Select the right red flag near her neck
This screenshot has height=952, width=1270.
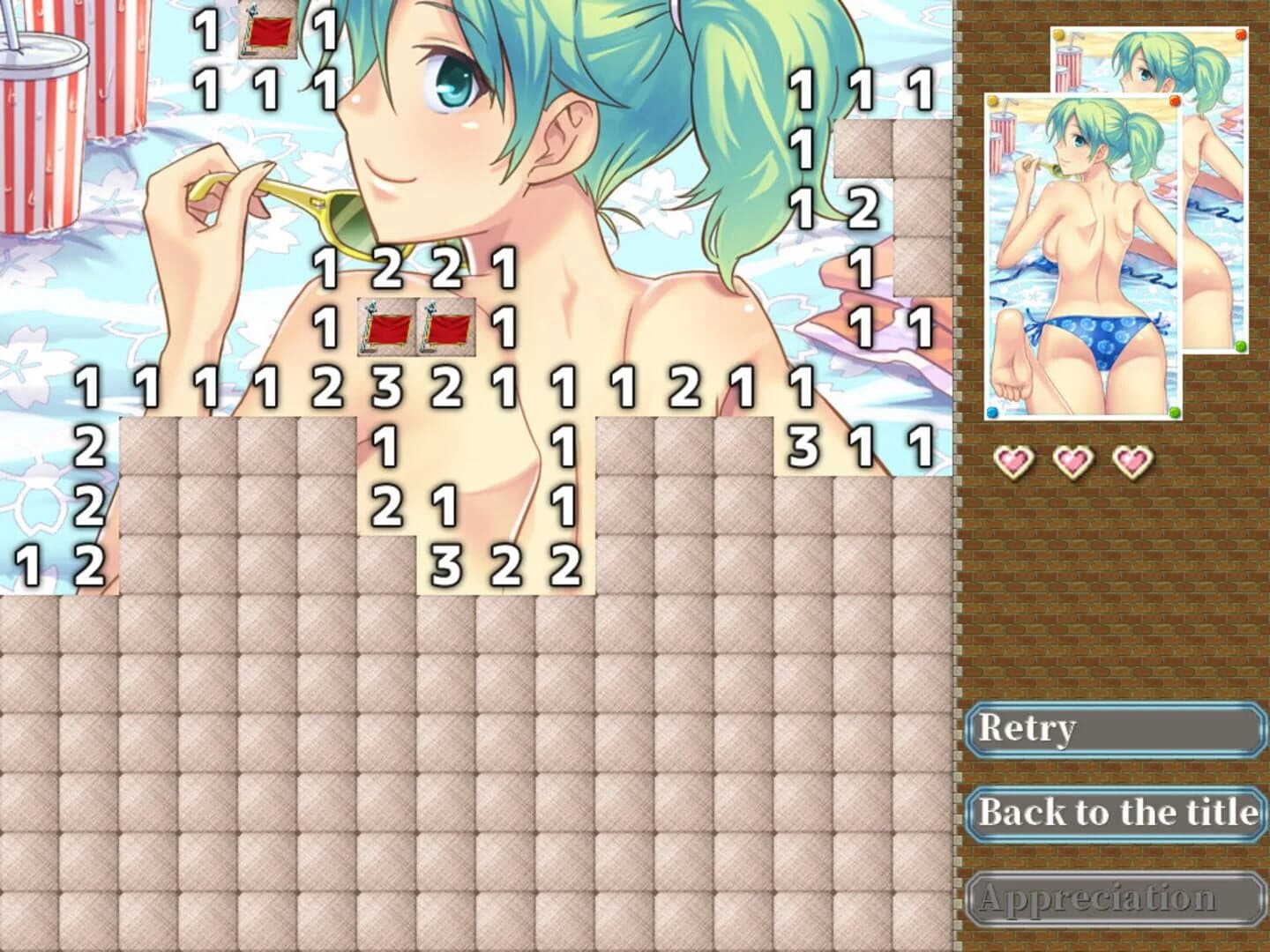pyautogui.click(x=445, y=328)
